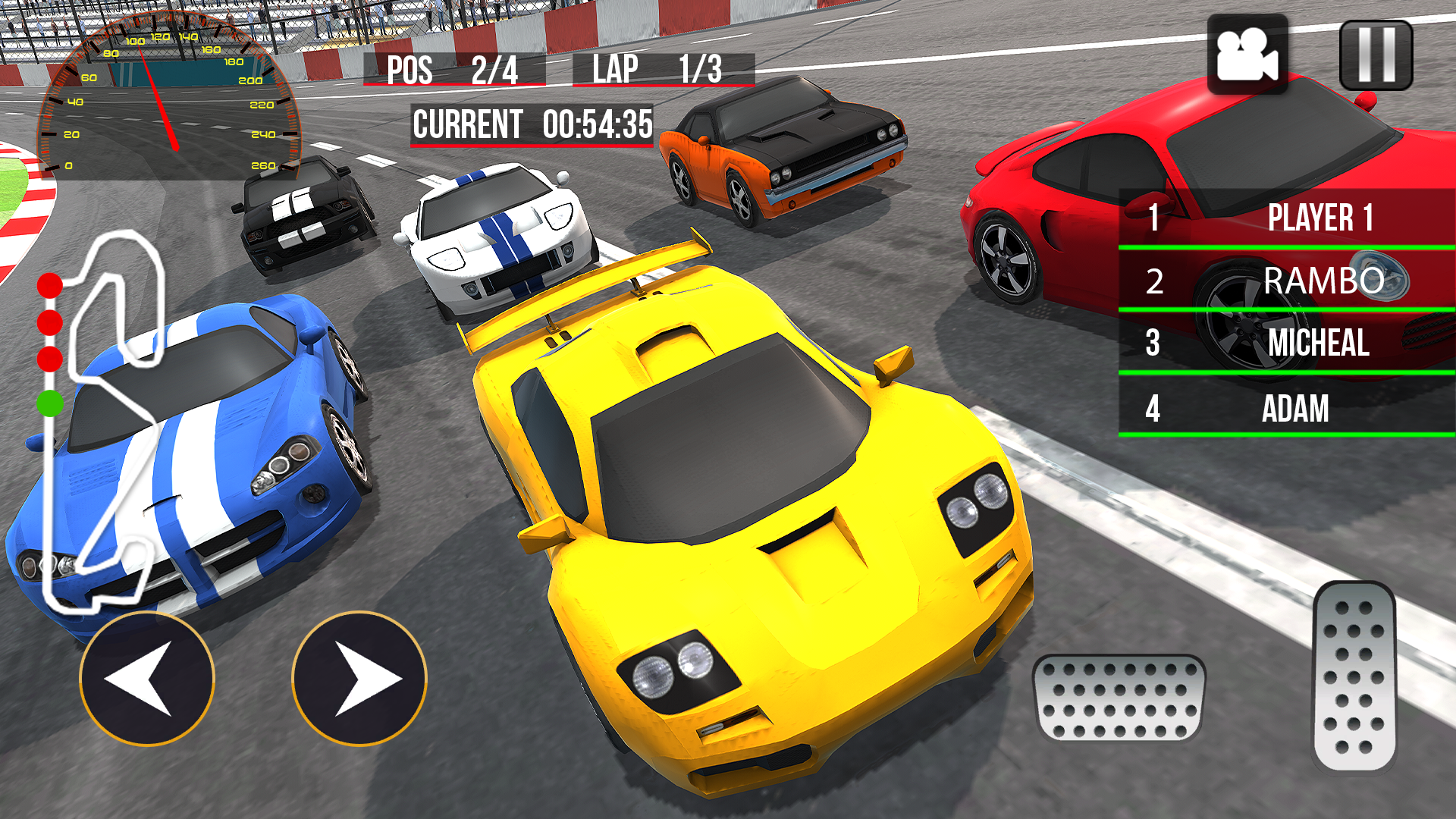Select RAMBO in the standings list
This screenshot has height=819, width=1456.
1287,281
